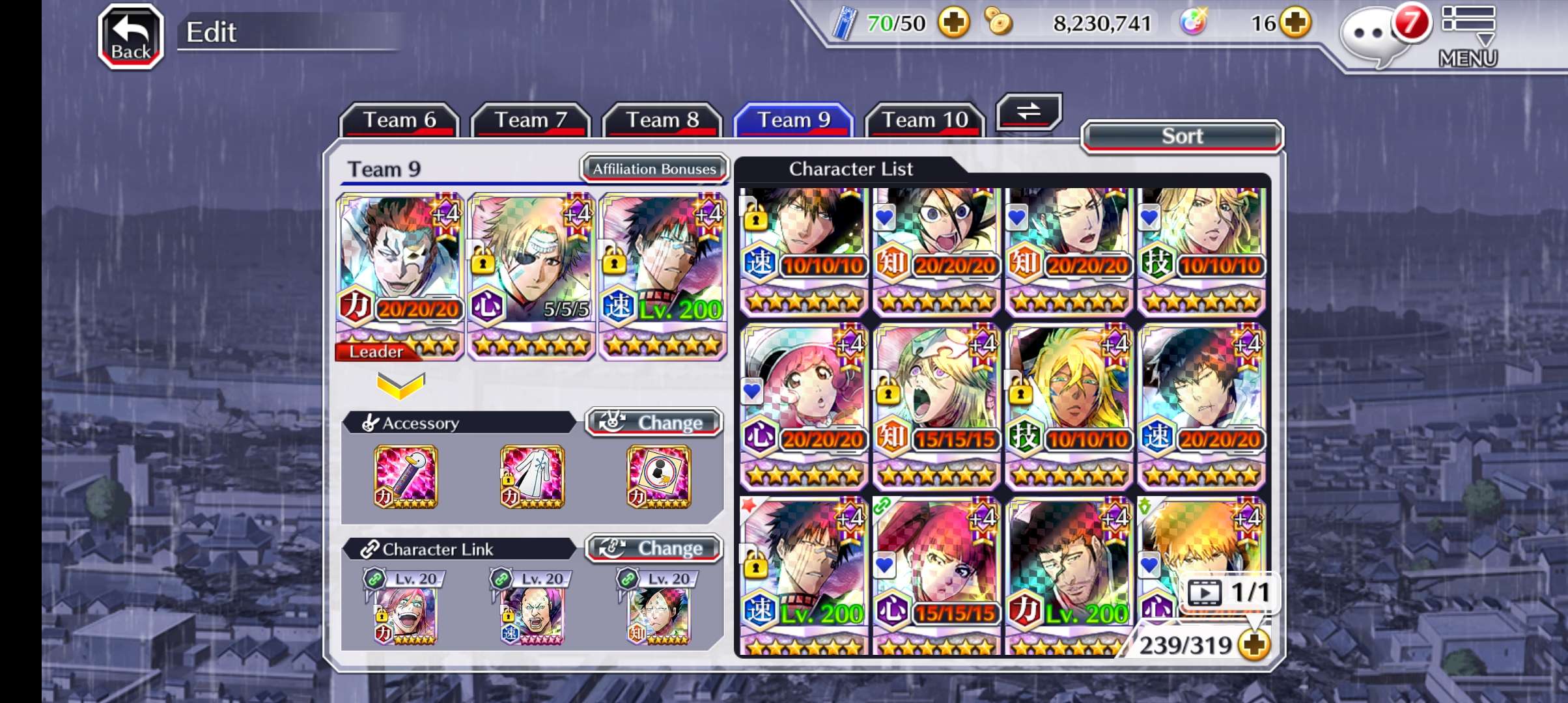Click the yellow down-arrow under the leader
This screenshot has width=1568, height=703.
click(x=400, y=385)
